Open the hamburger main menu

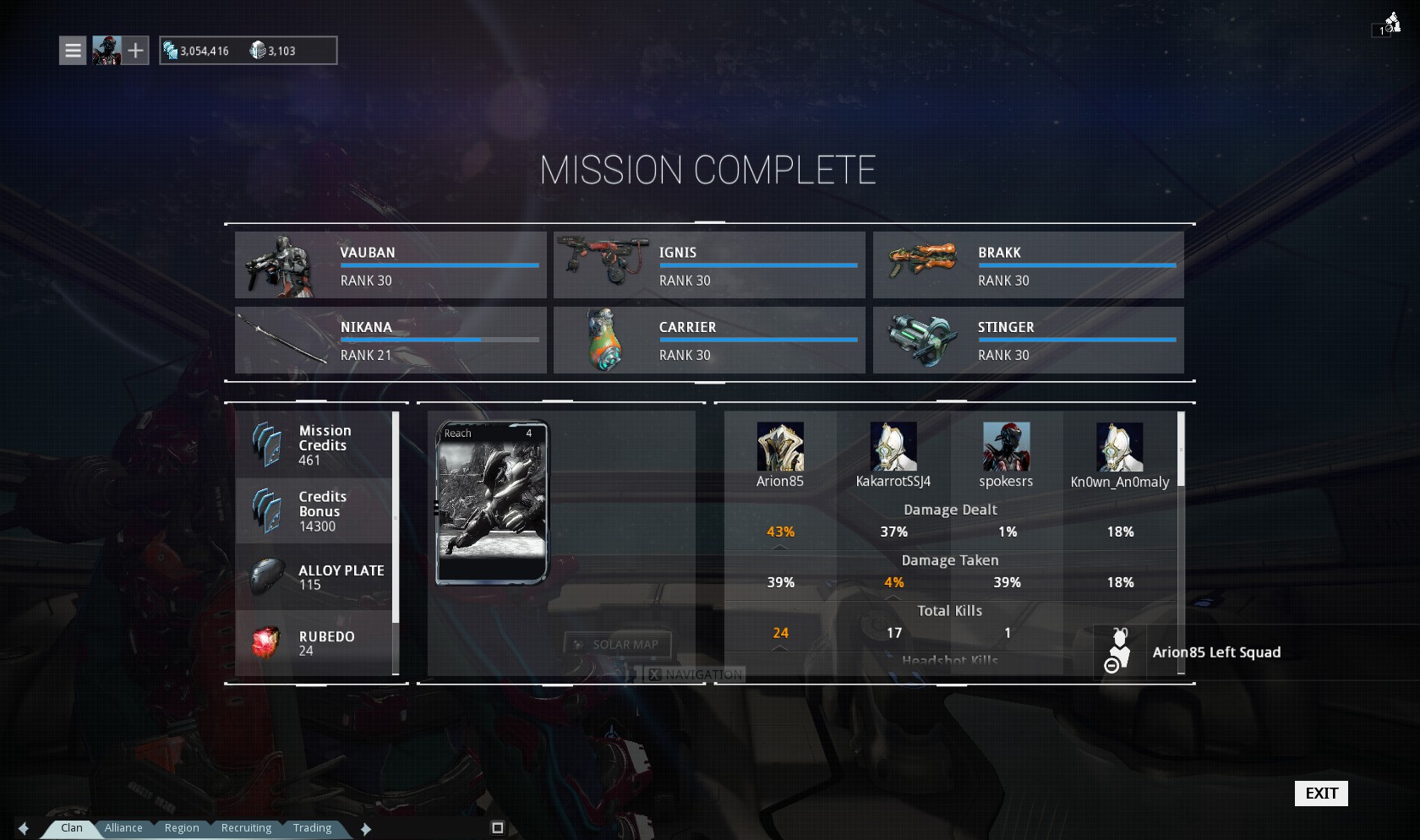pos(73,51)
